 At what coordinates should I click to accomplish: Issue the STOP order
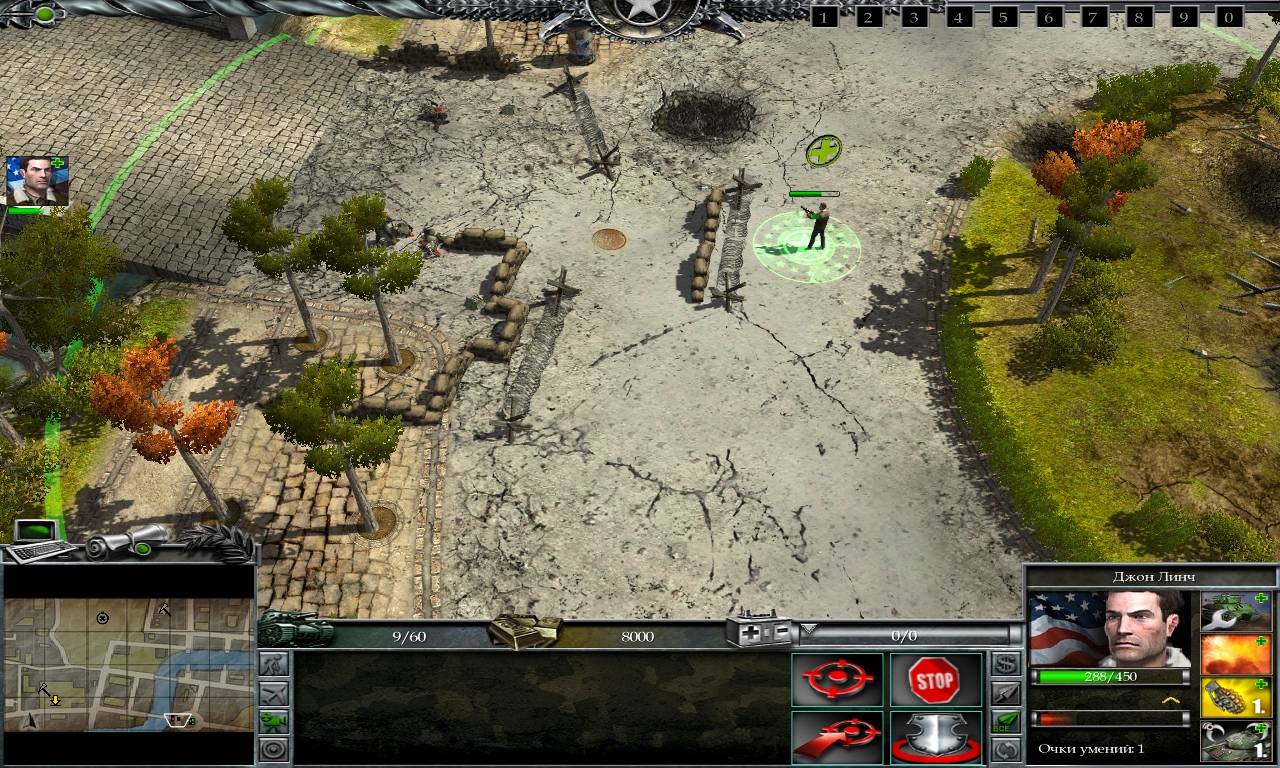(934, 680)
